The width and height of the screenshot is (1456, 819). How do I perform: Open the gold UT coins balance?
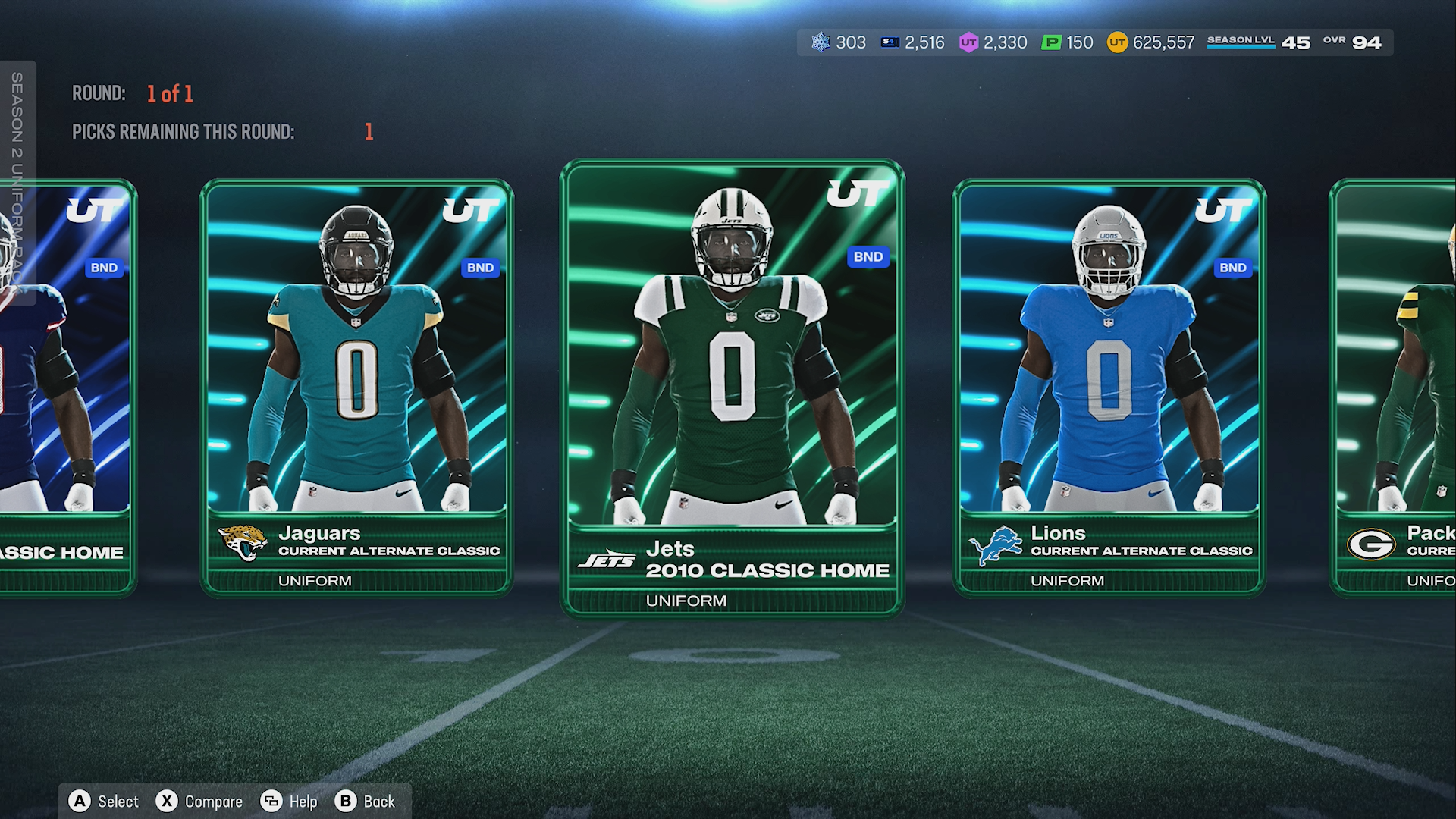1150,42
